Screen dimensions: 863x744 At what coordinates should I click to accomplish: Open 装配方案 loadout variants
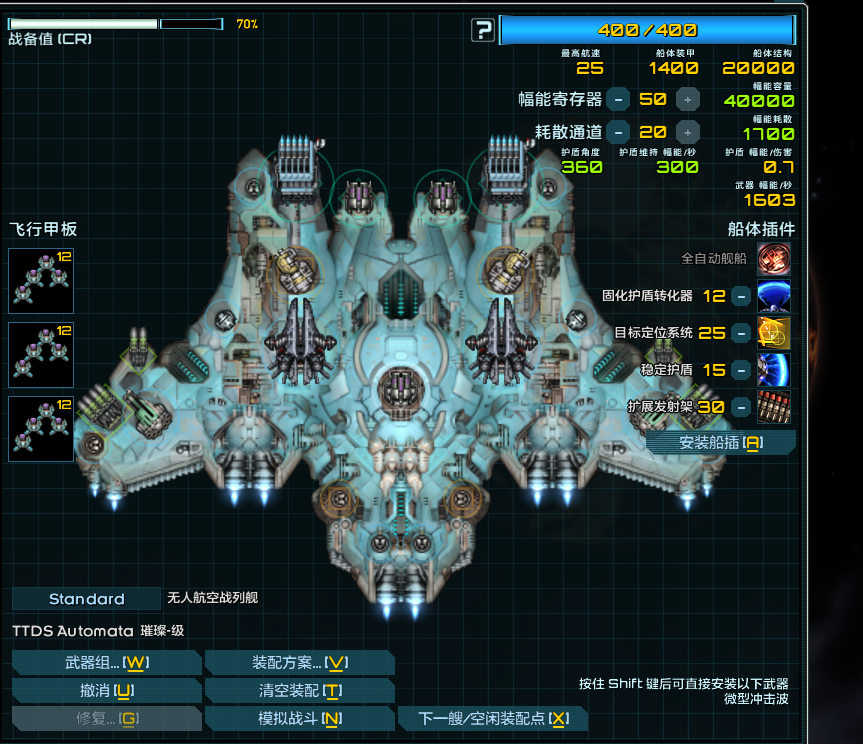(299, 663)
